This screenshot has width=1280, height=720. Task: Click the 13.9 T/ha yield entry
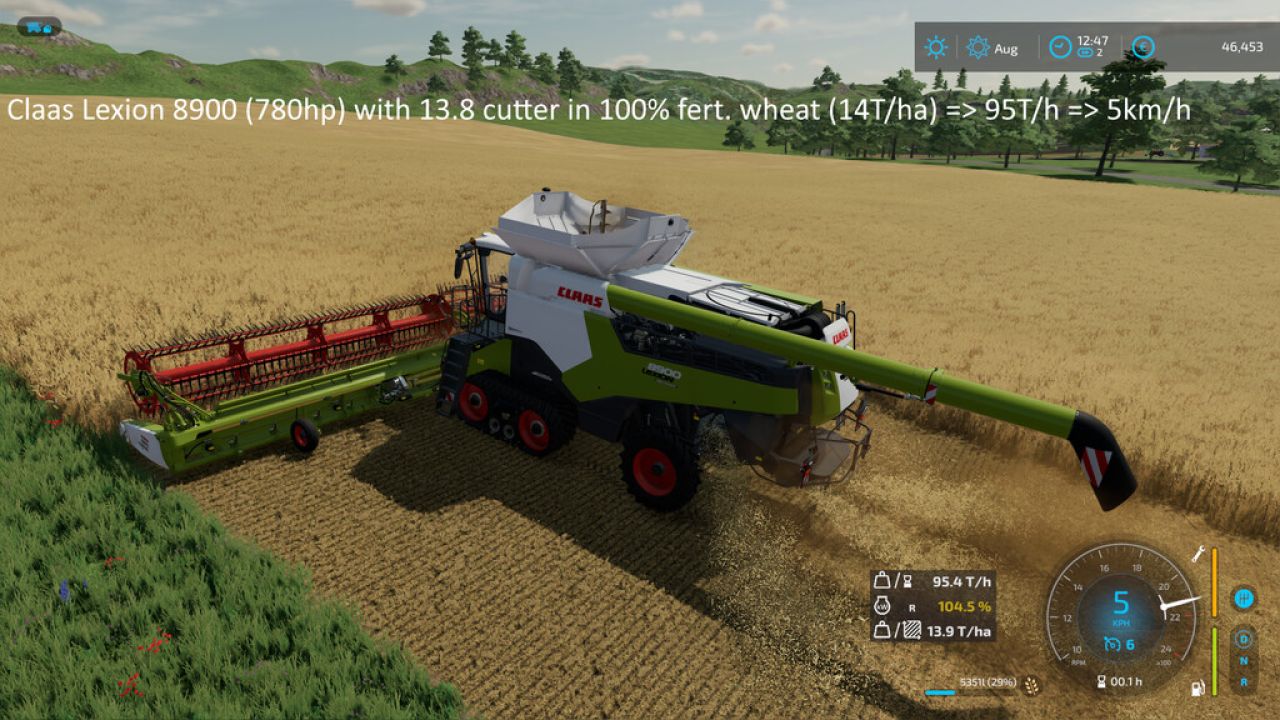coord(958,630)
